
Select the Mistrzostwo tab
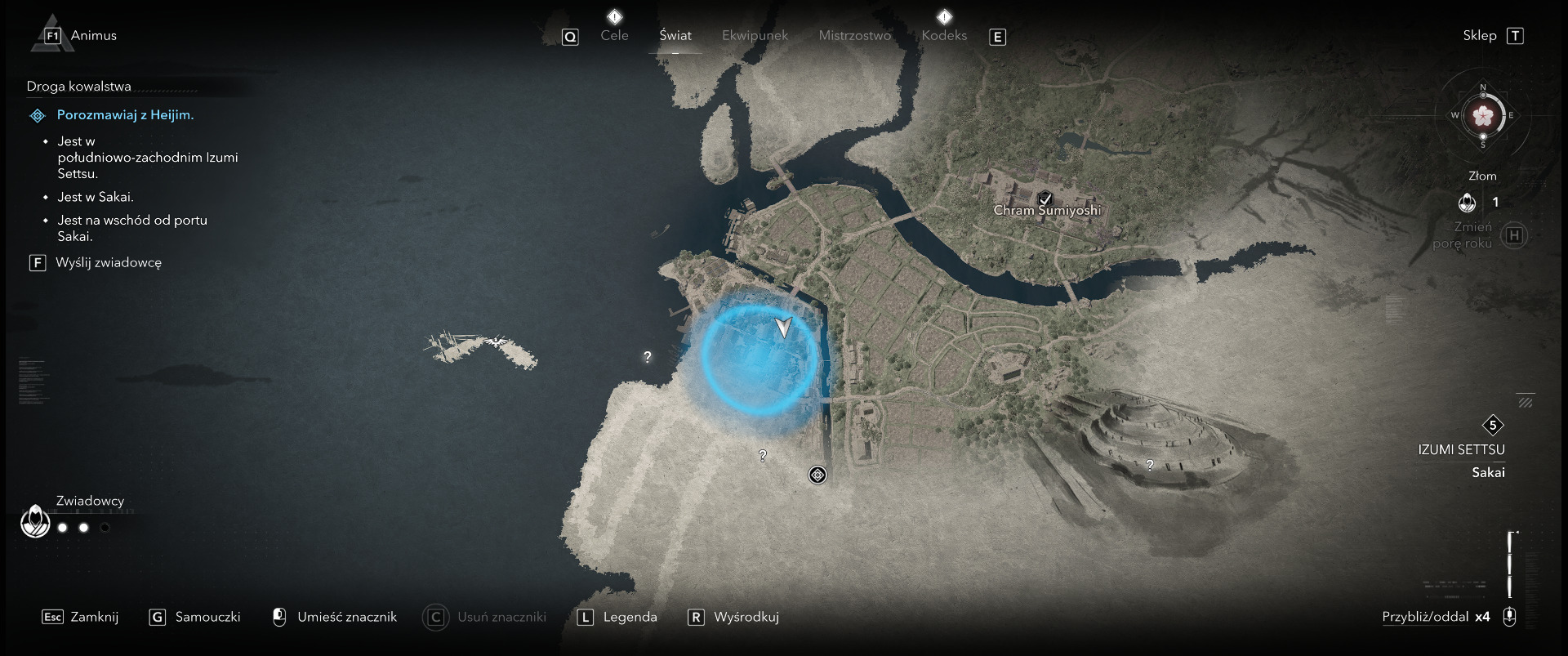pyautogui.click(x=854, y=35)
